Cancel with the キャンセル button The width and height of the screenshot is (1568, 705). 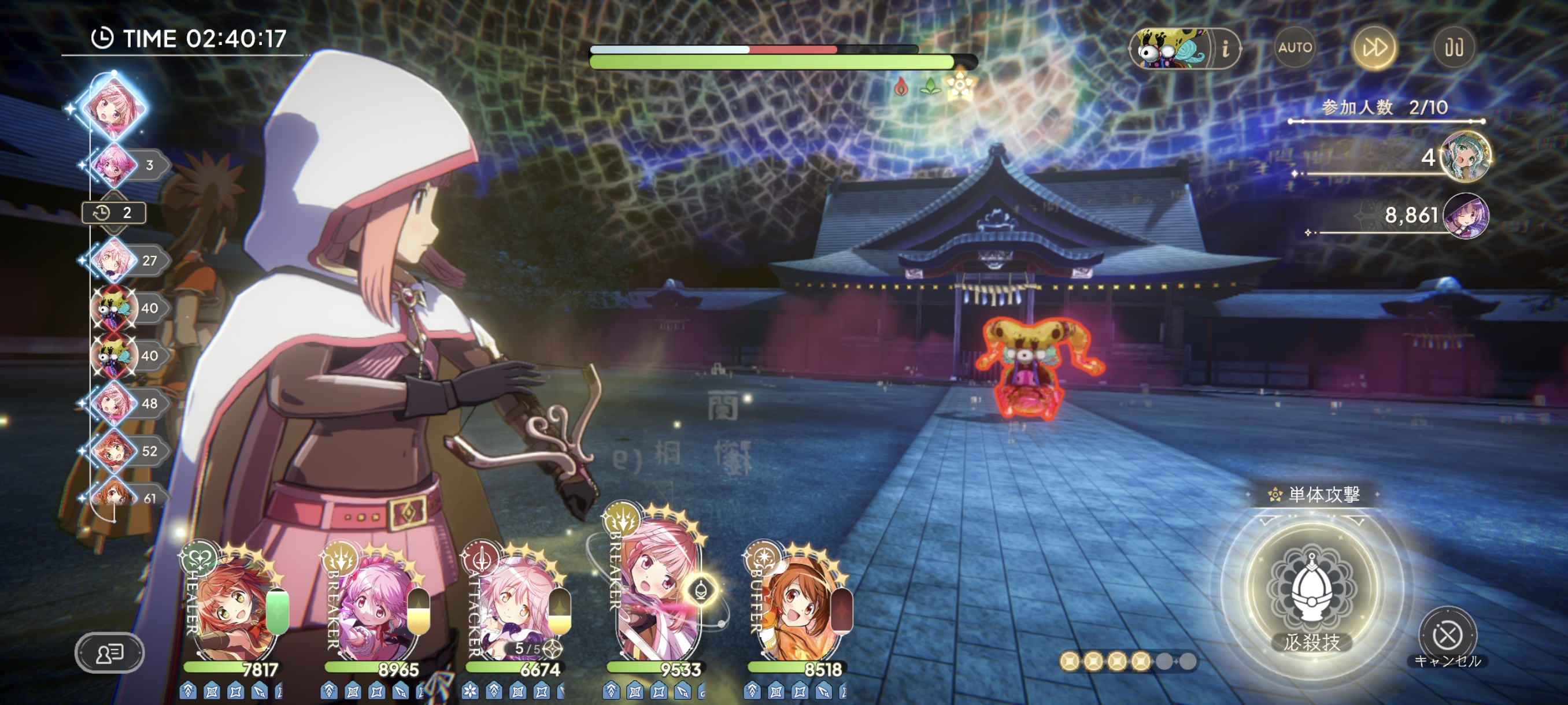click(x=1447, y=636)
